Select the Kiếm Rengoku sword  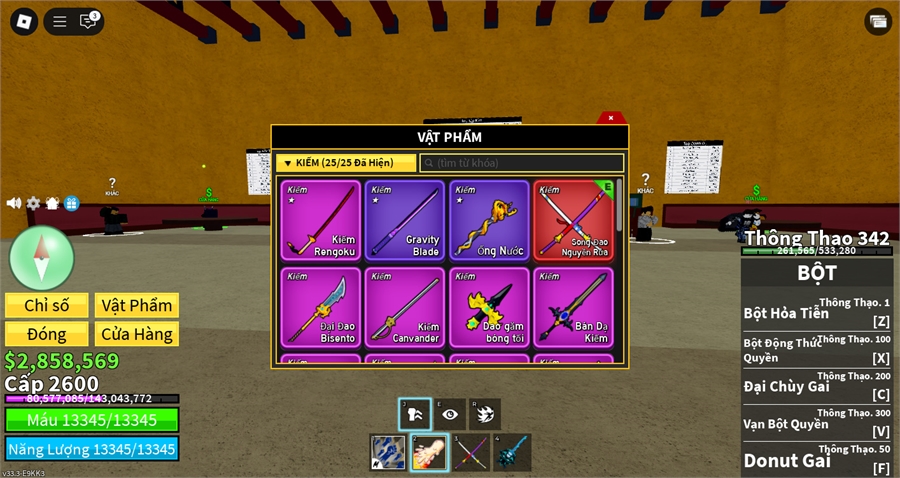[320, 220]
